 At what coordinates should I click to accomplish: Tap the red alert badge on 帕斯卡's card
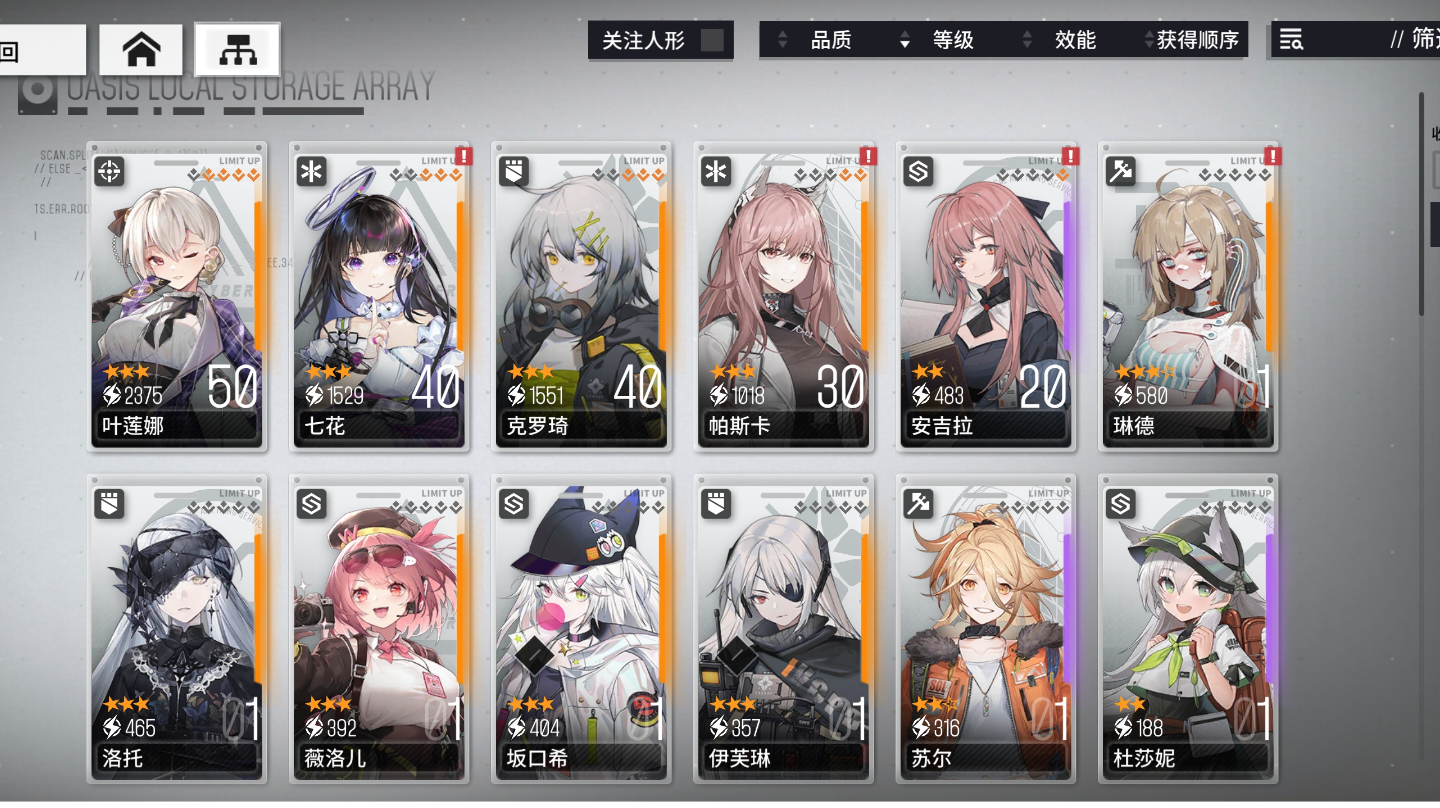866,156
